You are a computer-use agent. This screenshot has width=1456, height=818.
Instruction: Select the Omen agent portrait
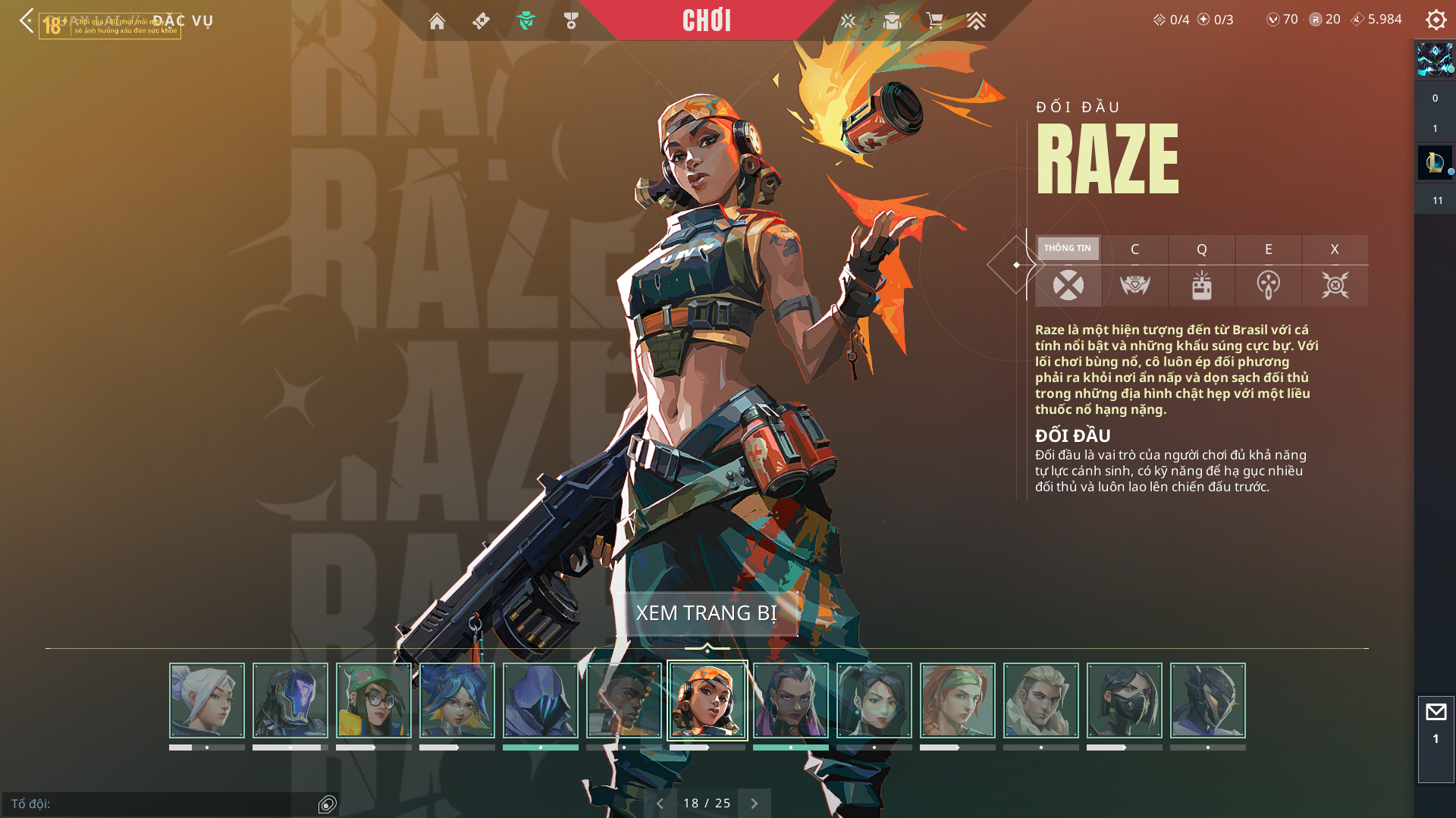[x=541, y=700]
